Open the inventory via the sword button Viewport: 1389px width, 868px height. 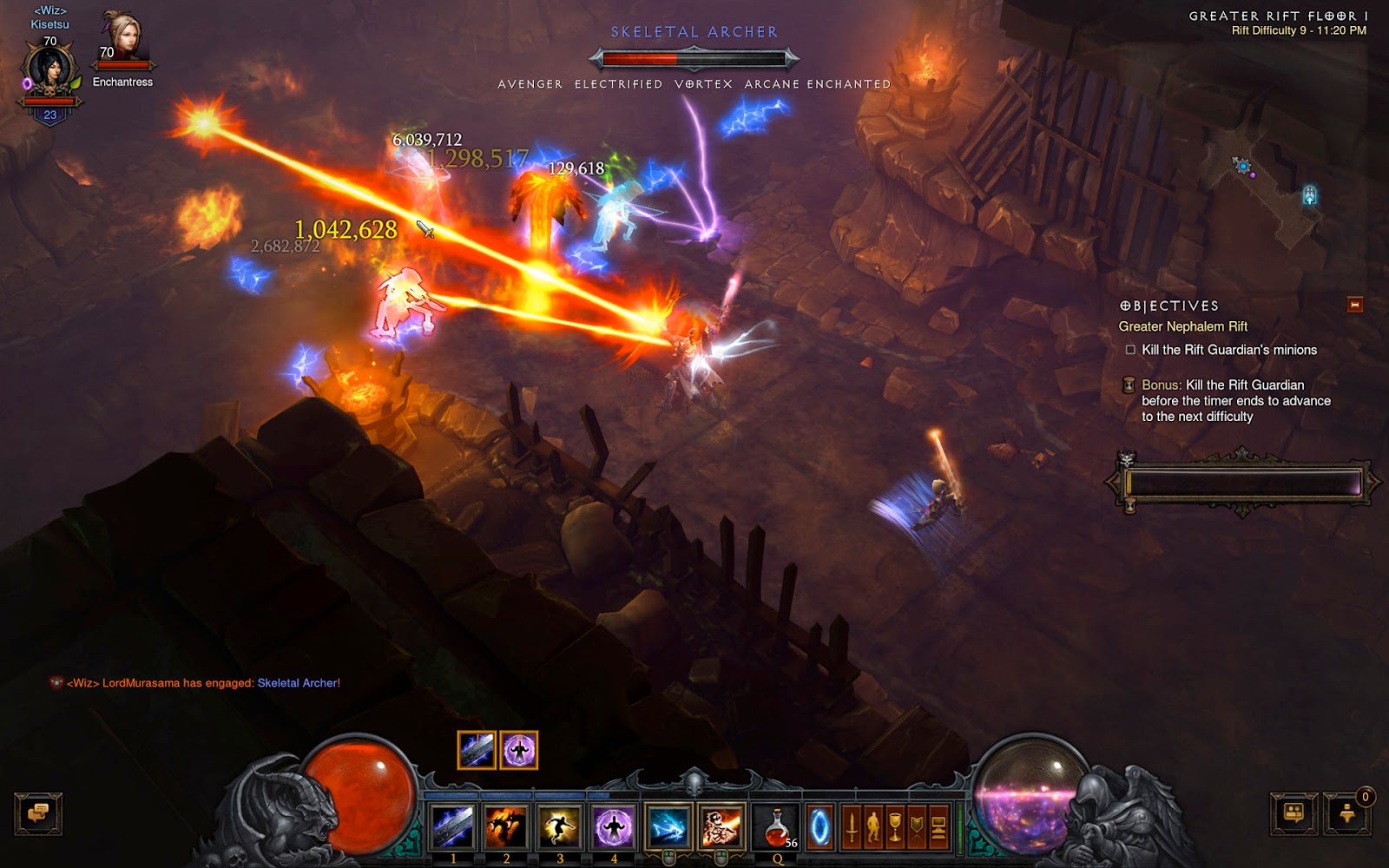coord(852,826)
